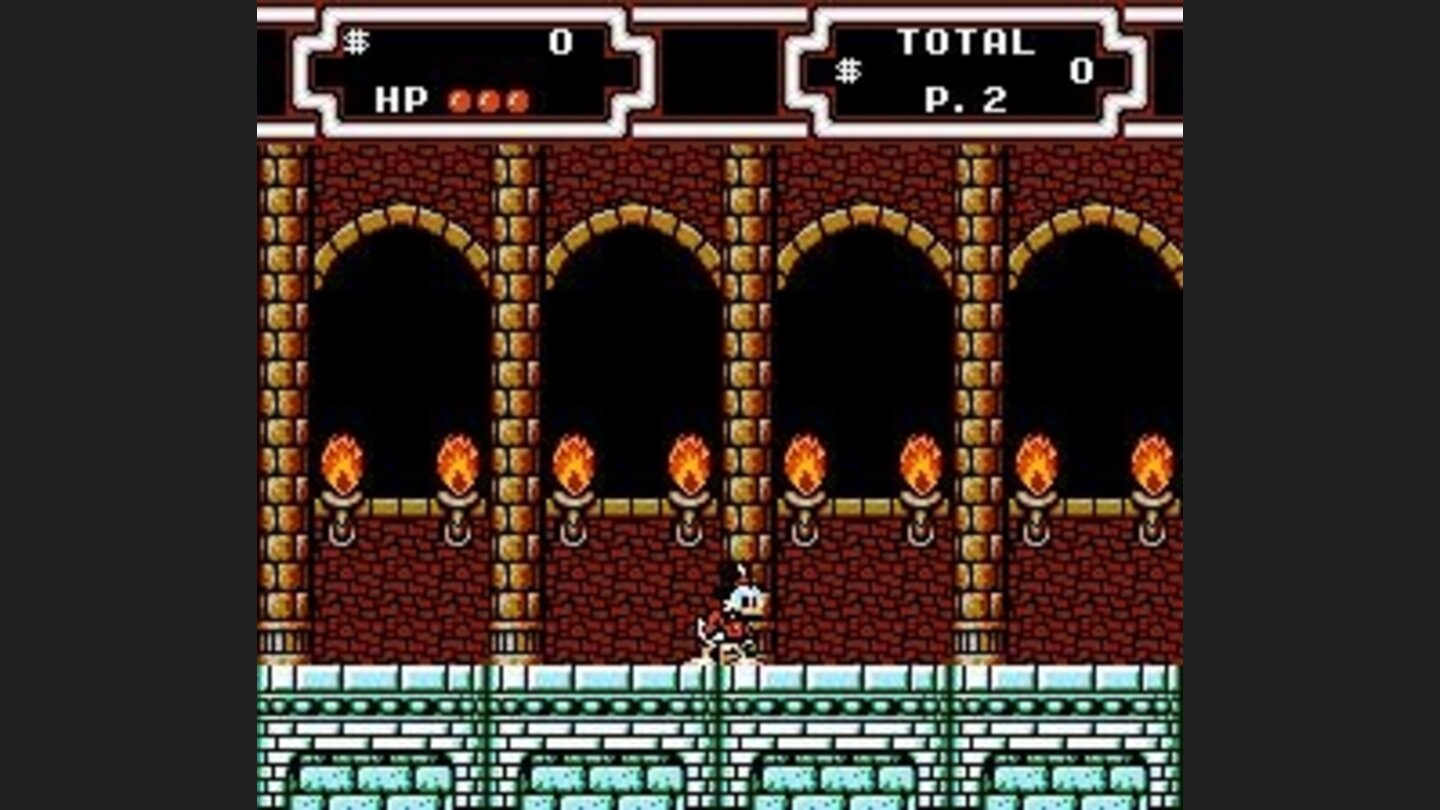Click the zero beside the TOTAL text
This screenshot has width=1440, height=810.
(x=1080, y=72)
